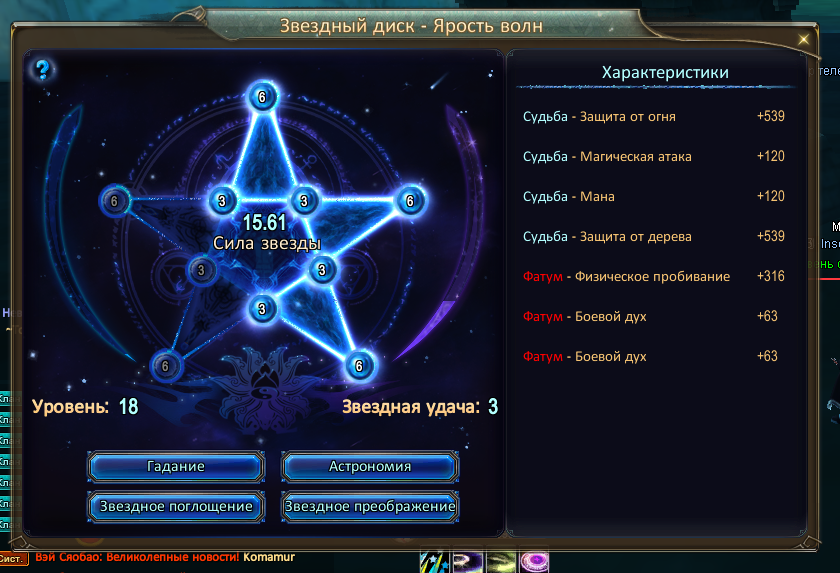The height and width of the screenshot is (573, 840).
Task: Activate Звездное преображение
Action: pos(370,506)
